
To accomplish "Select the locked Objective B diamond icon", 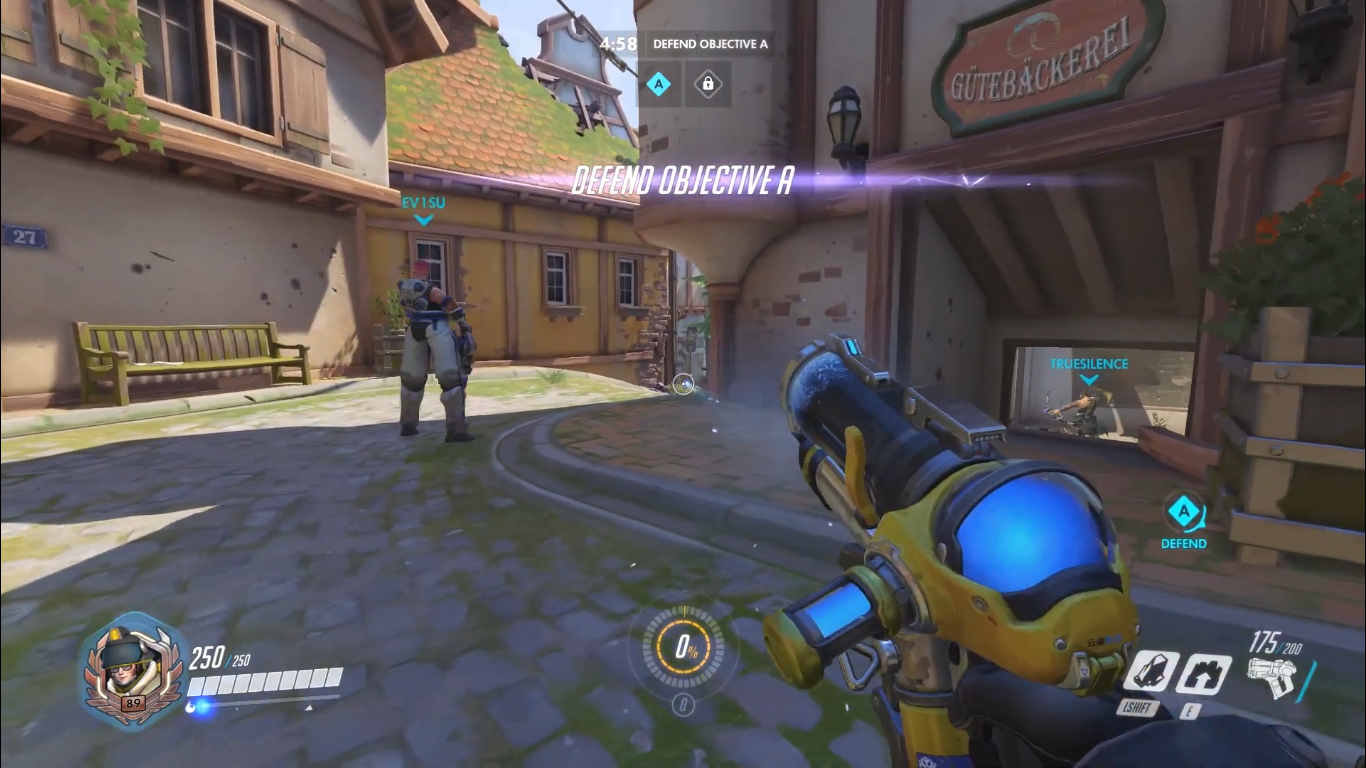I will [x=708, y=84].
